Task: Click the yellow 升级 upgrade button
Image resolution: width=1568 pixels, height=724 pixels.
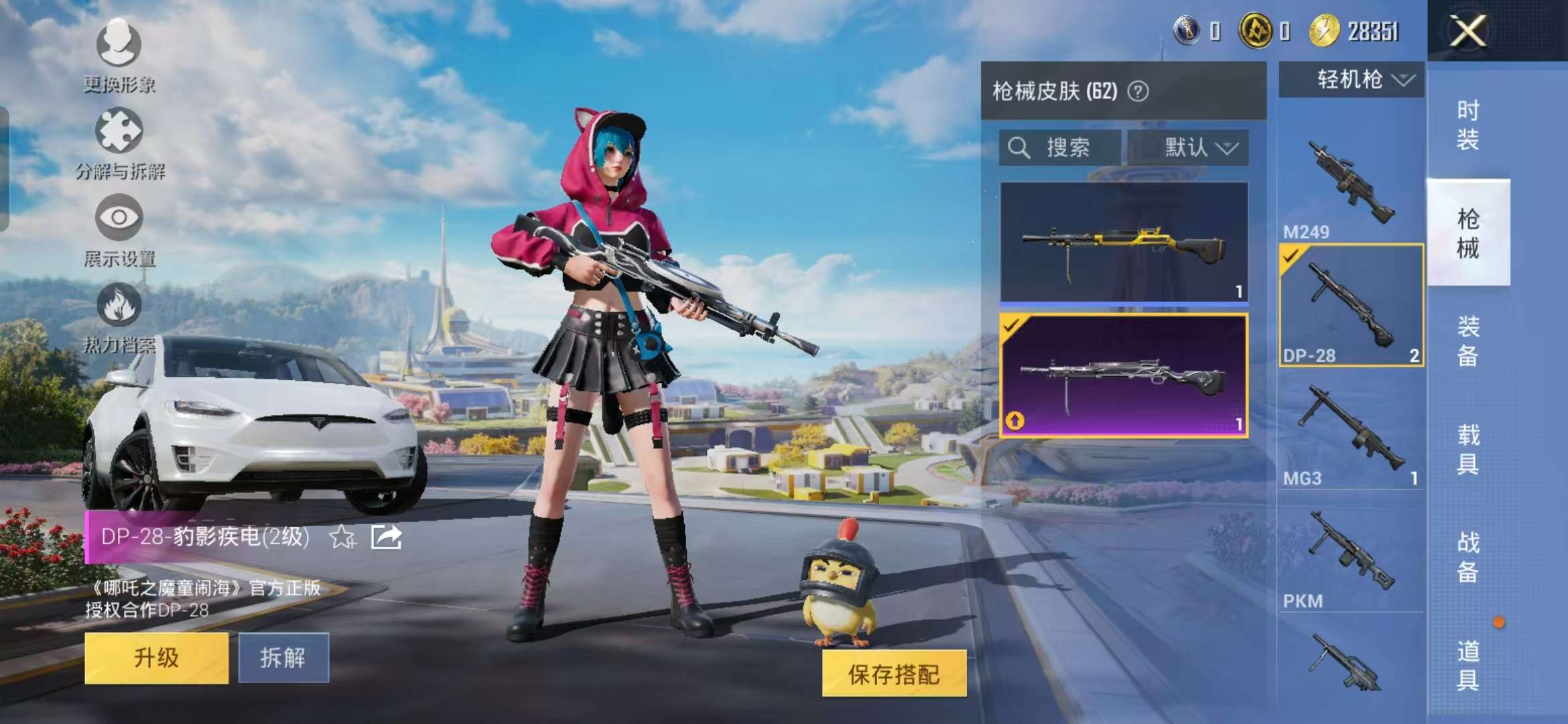Action: [x=156, y=658]
